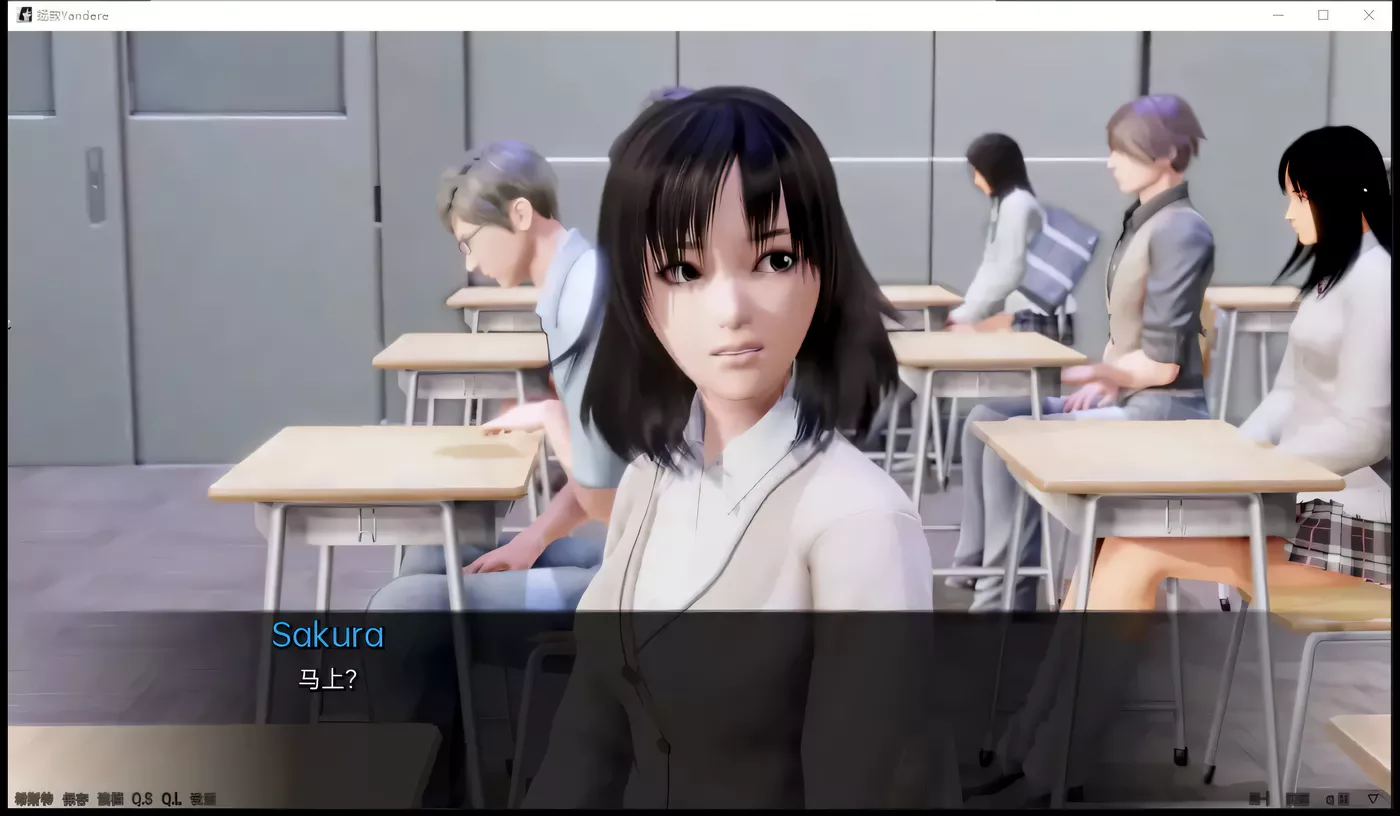Click the Sakura nameplate
This screenshot has height=816, width=1400.
[328, 635]
